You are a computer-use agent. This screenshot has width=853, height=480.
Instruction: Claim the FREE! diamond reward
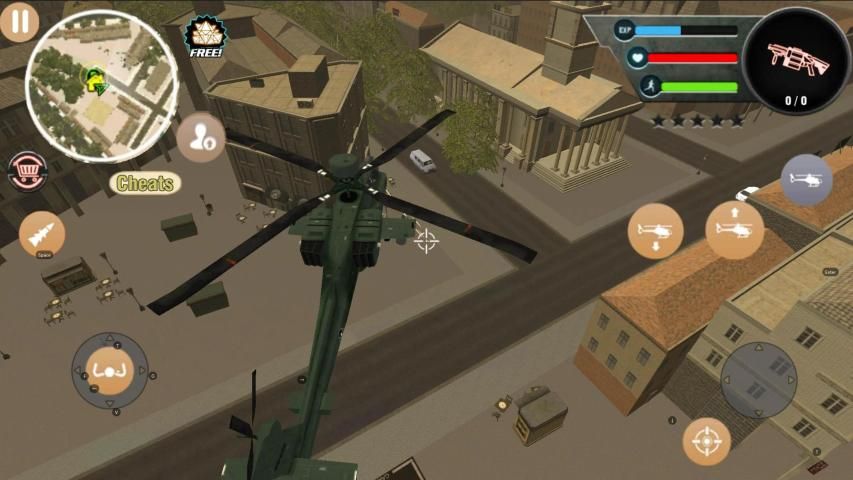click(x=204, y=37)
